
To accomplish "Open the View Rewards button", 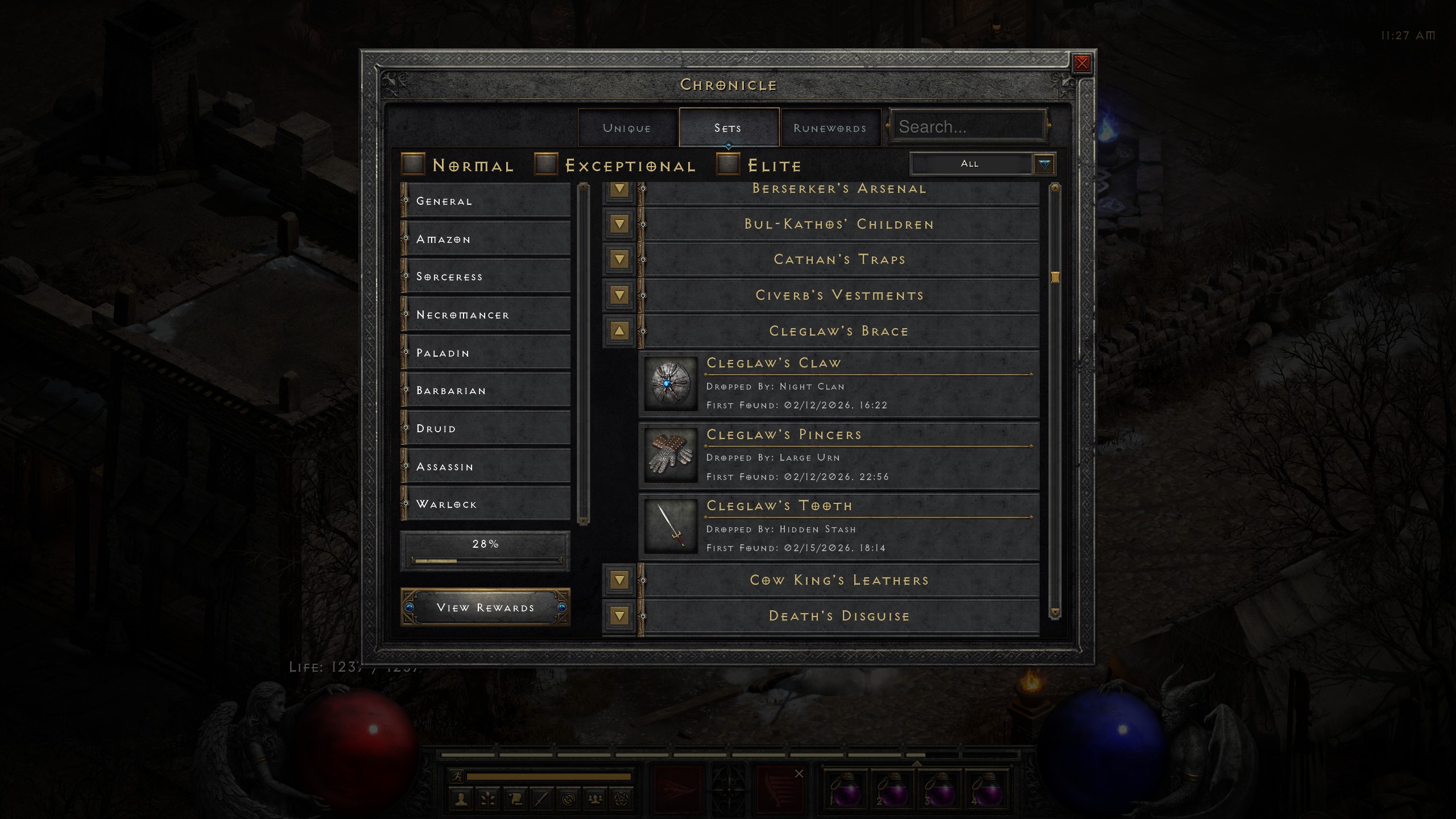I will pos(485,607).
